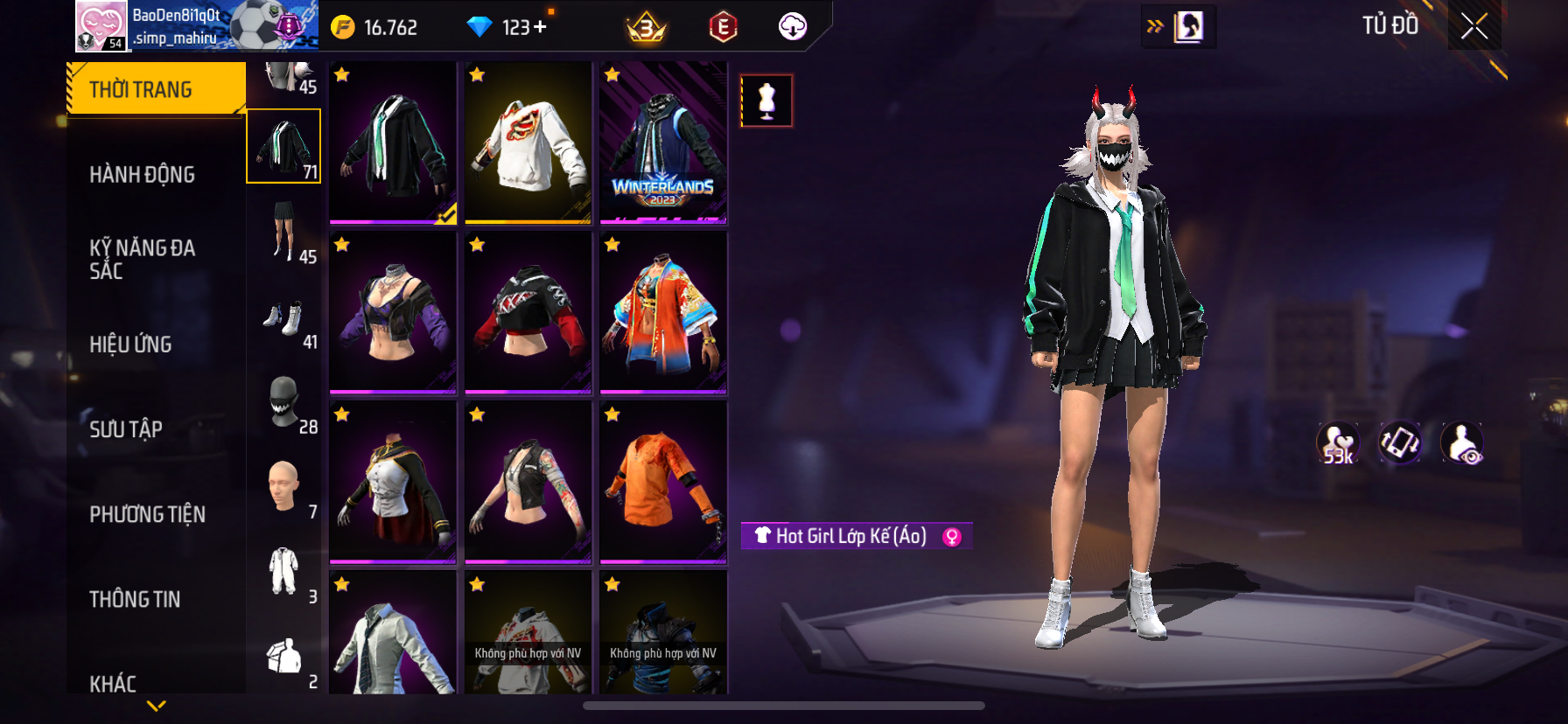Viewport: 1568px width, 724px height.
Task: Switch to Kỹ Năng Đa Sắc section
Action: tap(142, 259)
